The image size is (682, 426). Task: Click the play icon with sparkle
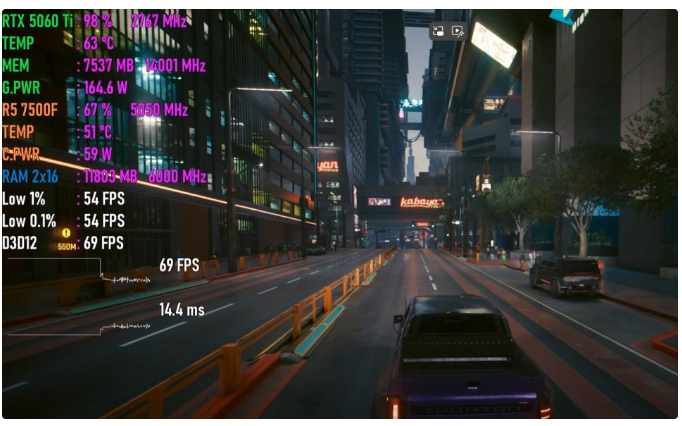pyautogui.click(x=457, y=31)
